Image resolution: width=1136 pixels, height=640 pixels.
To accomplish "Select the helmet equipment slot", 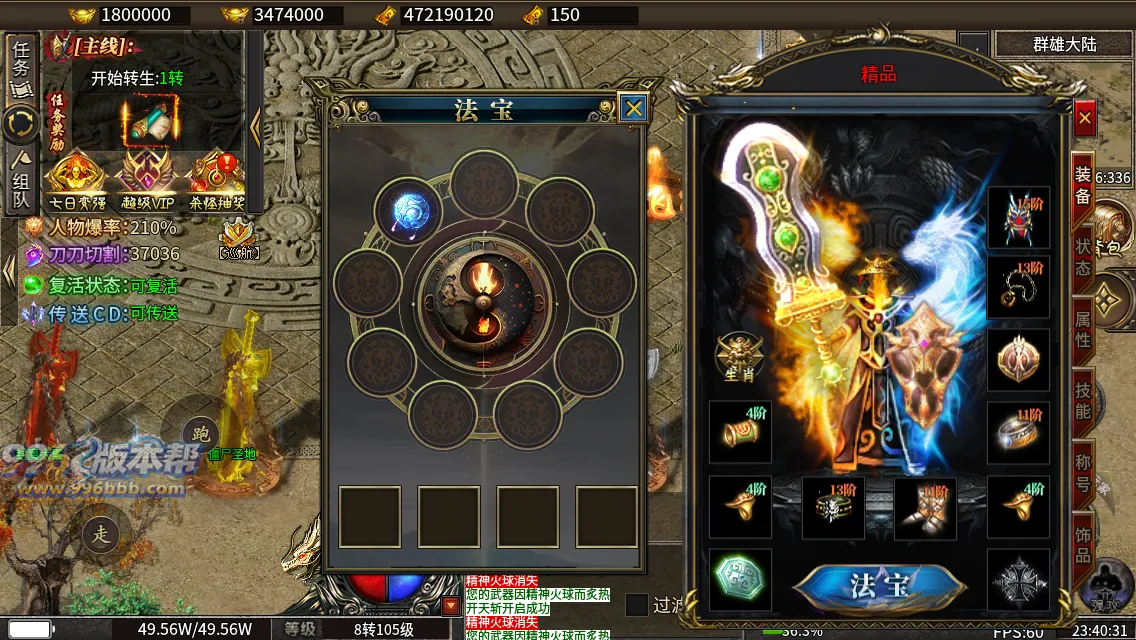I will (1019, 218).
